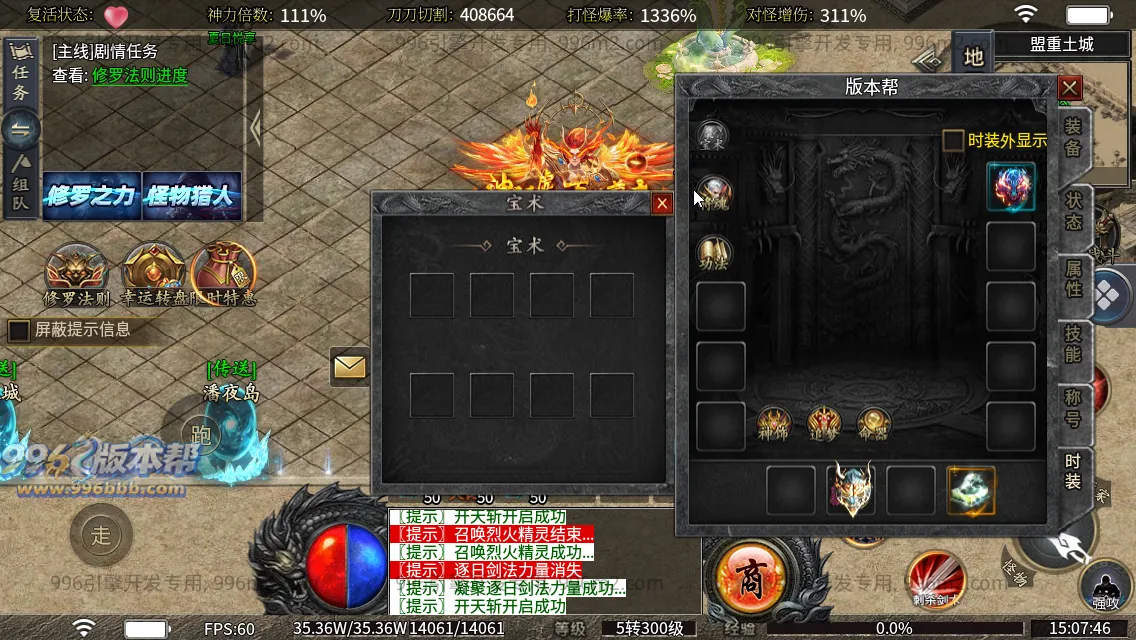Open the 幸运转盘 lucky wheel icon
The height and width of the screenshot is (640, 1136).
point(153,275)
